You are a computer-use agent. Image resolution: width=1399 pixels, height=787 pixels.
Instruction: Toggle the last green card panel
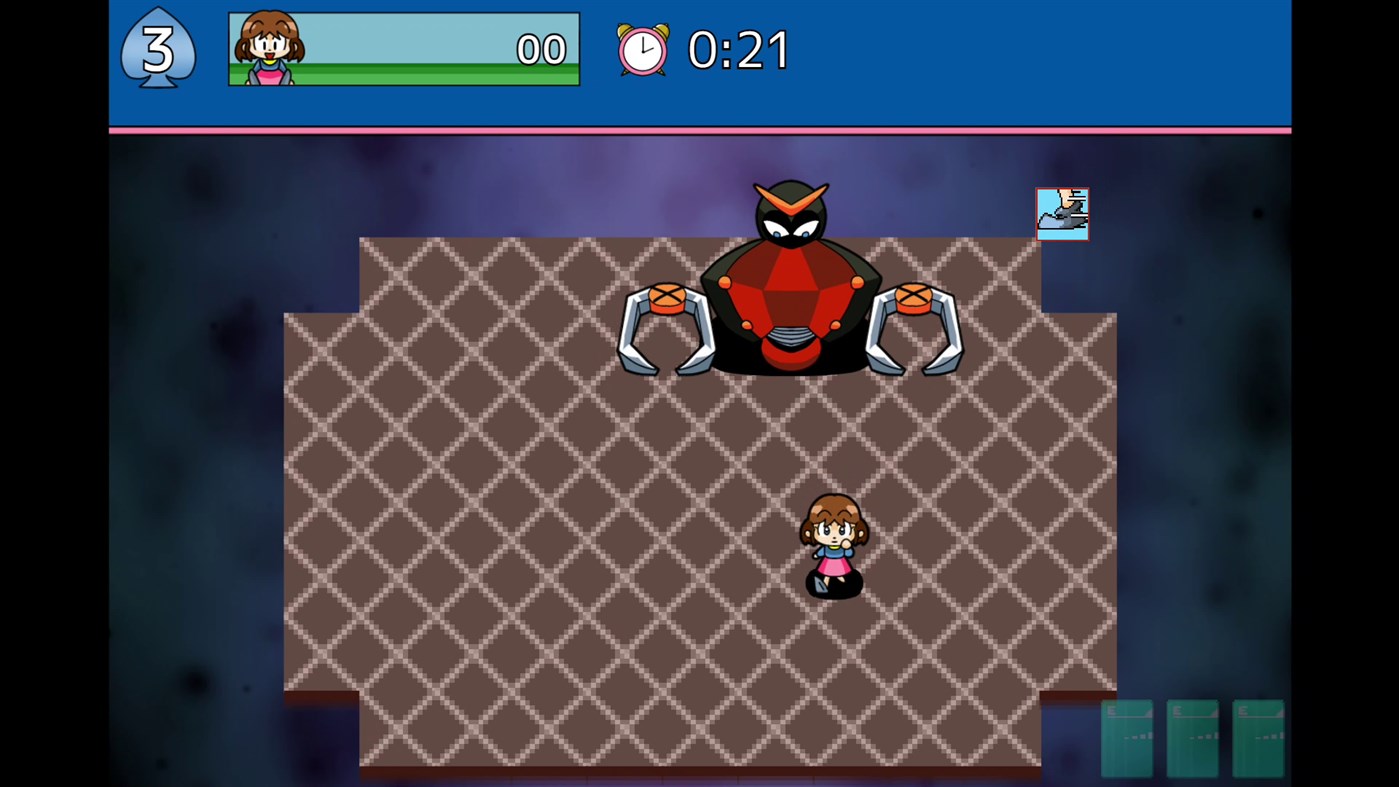[1259, 738]
